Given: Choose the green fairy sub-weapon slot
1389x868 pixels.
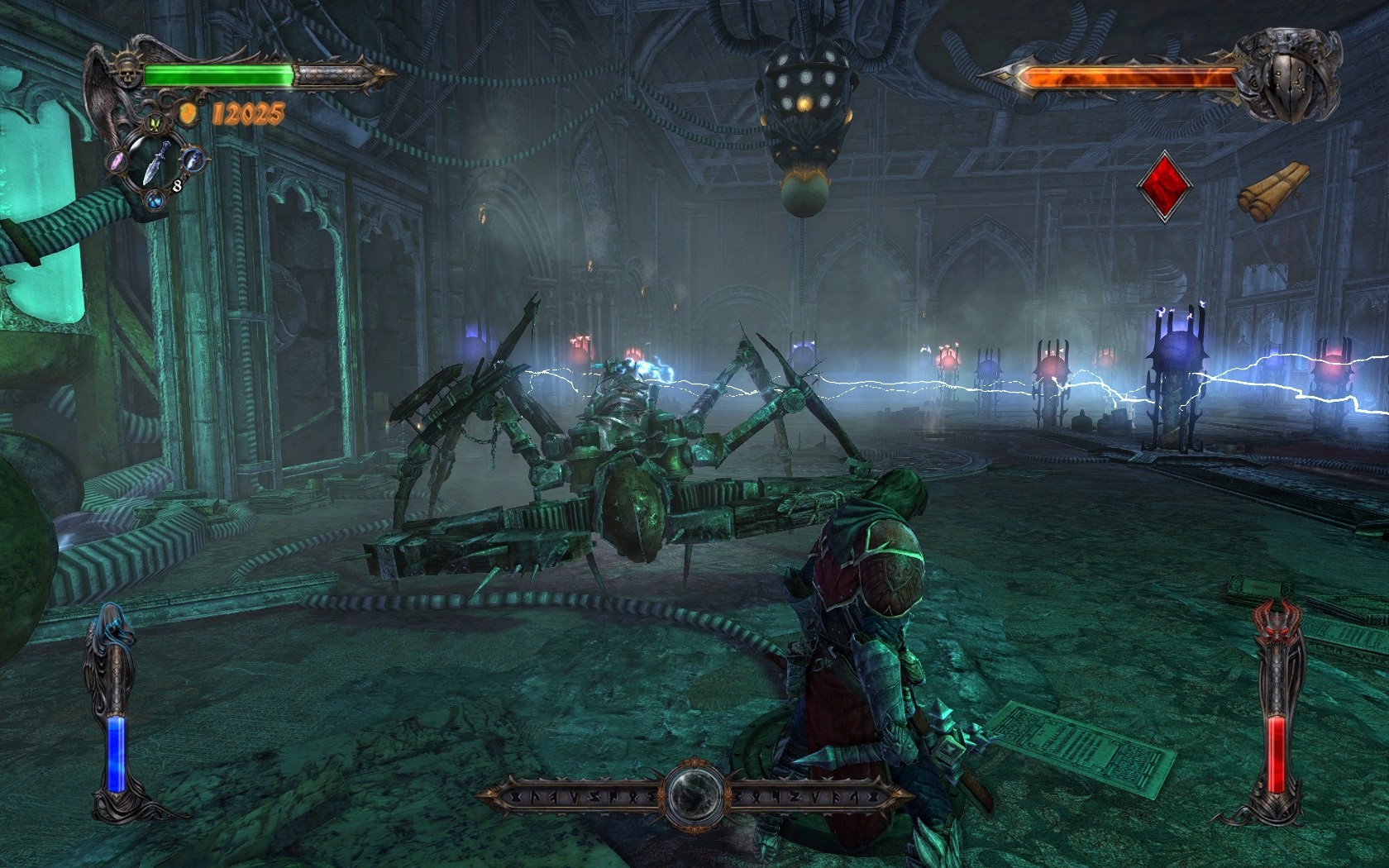Looking at the screenshot, I should point(155,126).
